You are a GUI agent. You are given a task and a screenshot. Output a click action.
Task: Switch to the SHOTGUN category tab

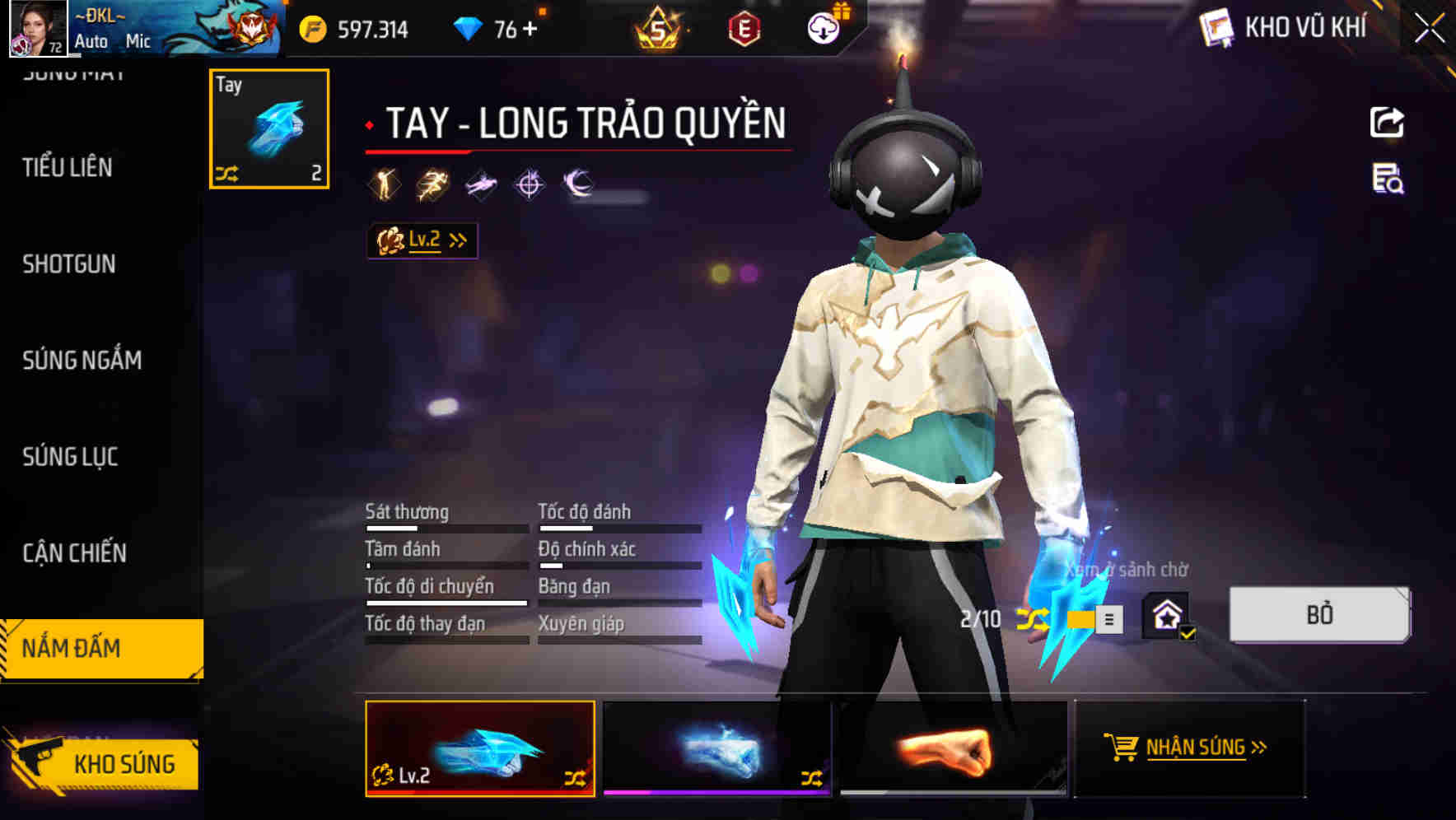click(x=69, y=263)
